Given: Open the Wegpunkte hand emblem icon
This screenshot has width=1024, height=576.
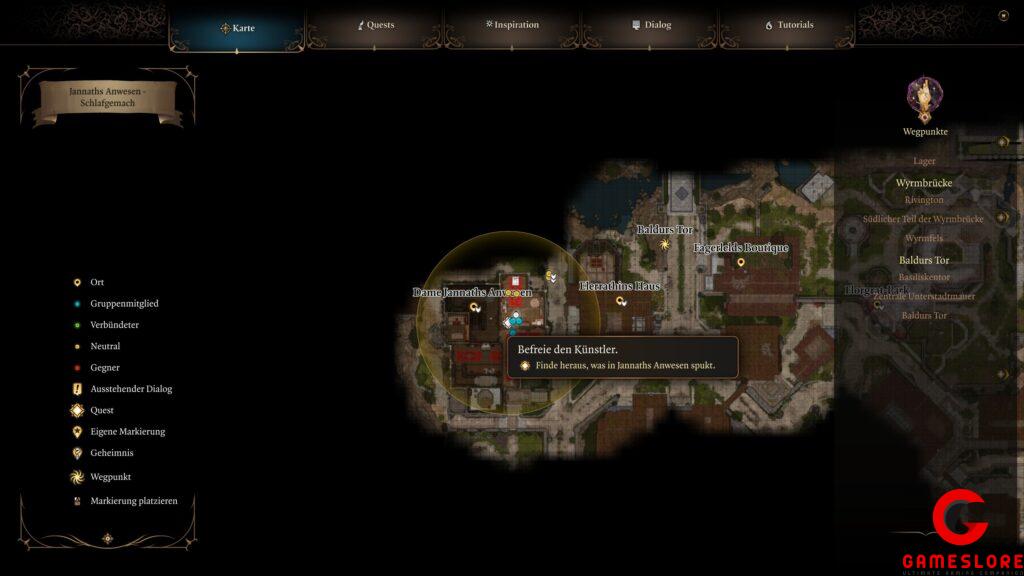Looking at the screenshot, I should (x=924, y=98).
